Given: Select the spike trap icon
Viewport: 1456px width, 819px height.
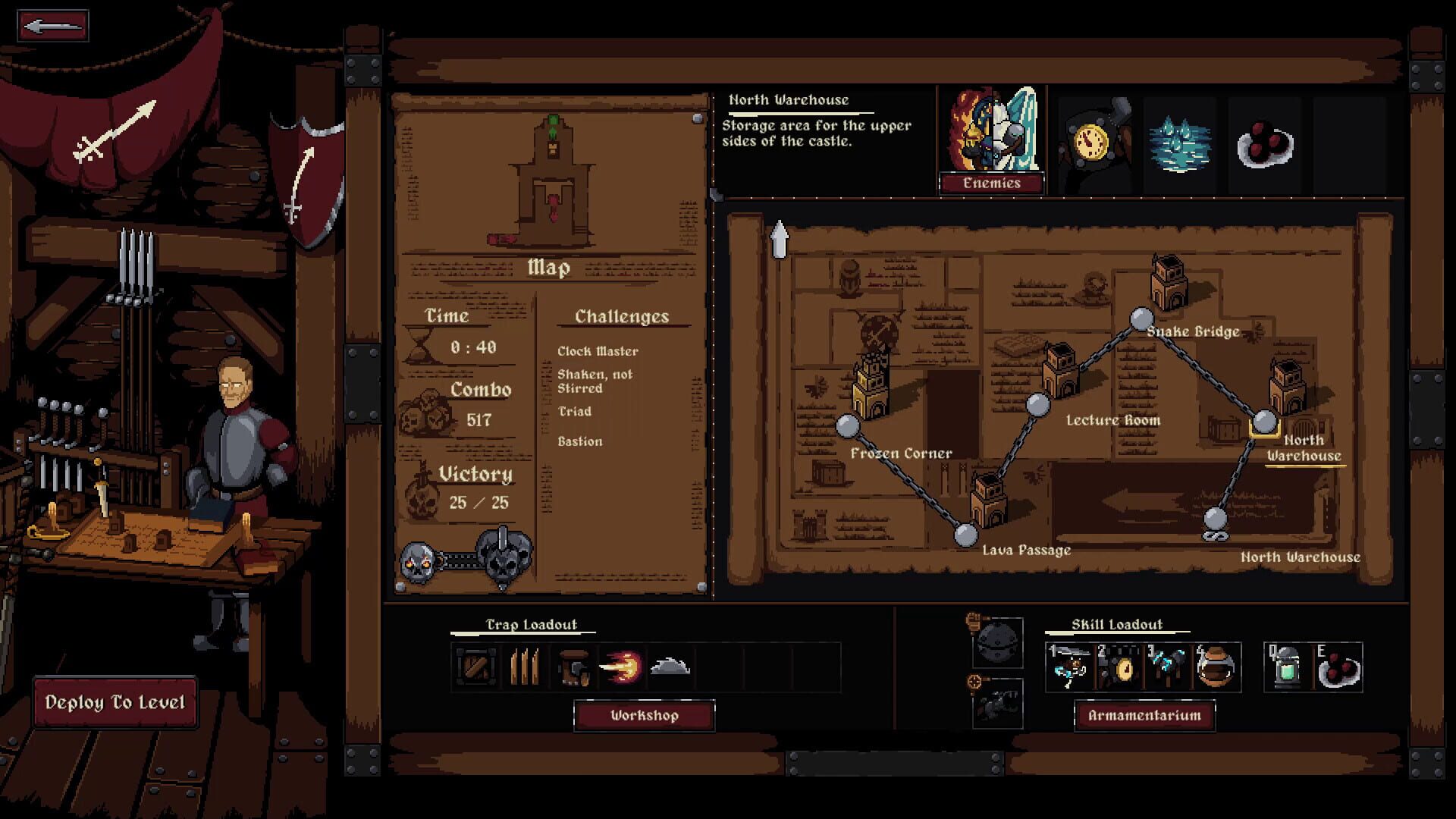Looking at the screenshot, I should coord(524,664).
